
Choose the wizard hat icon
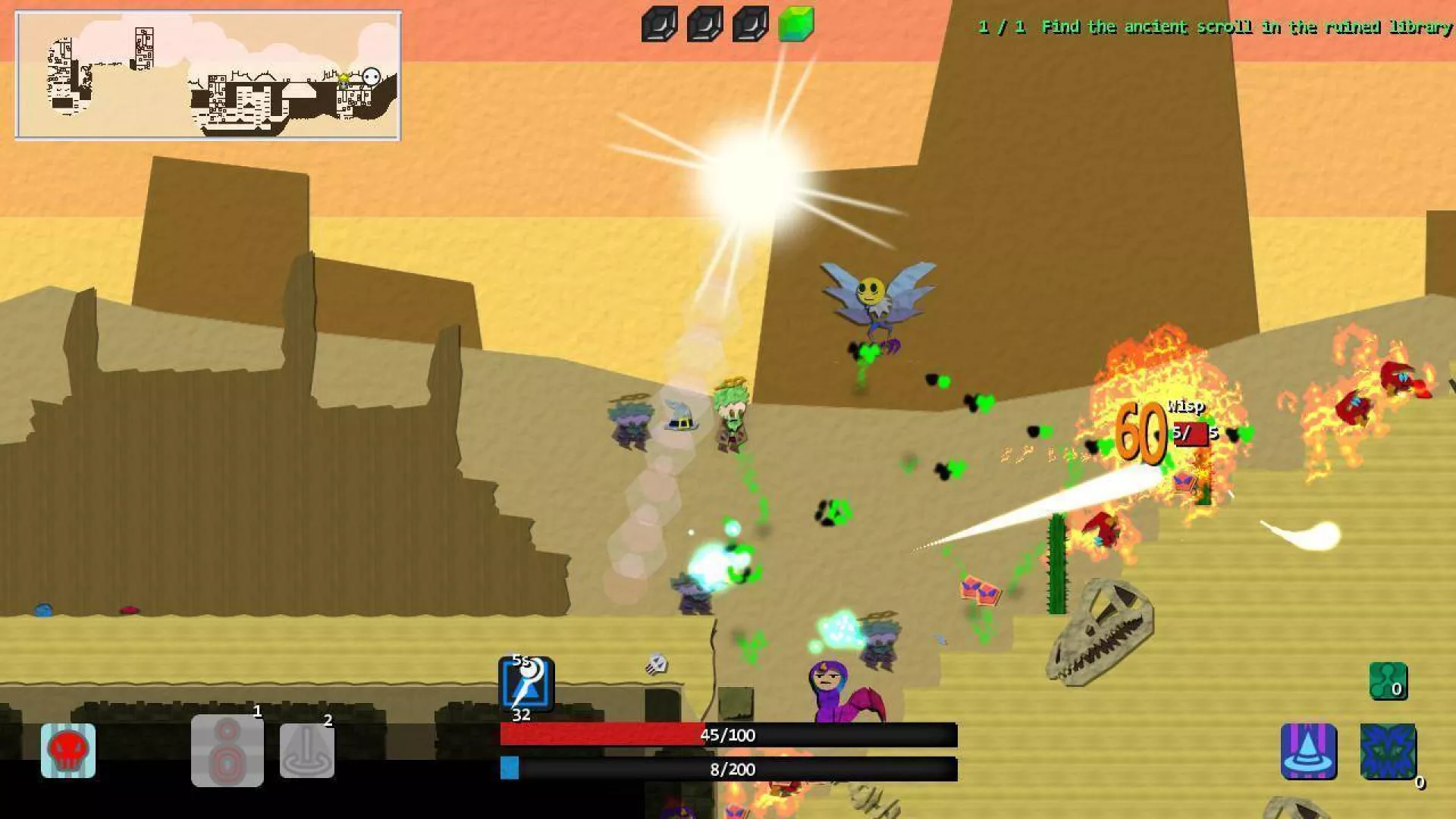(x=1308, y=751)
